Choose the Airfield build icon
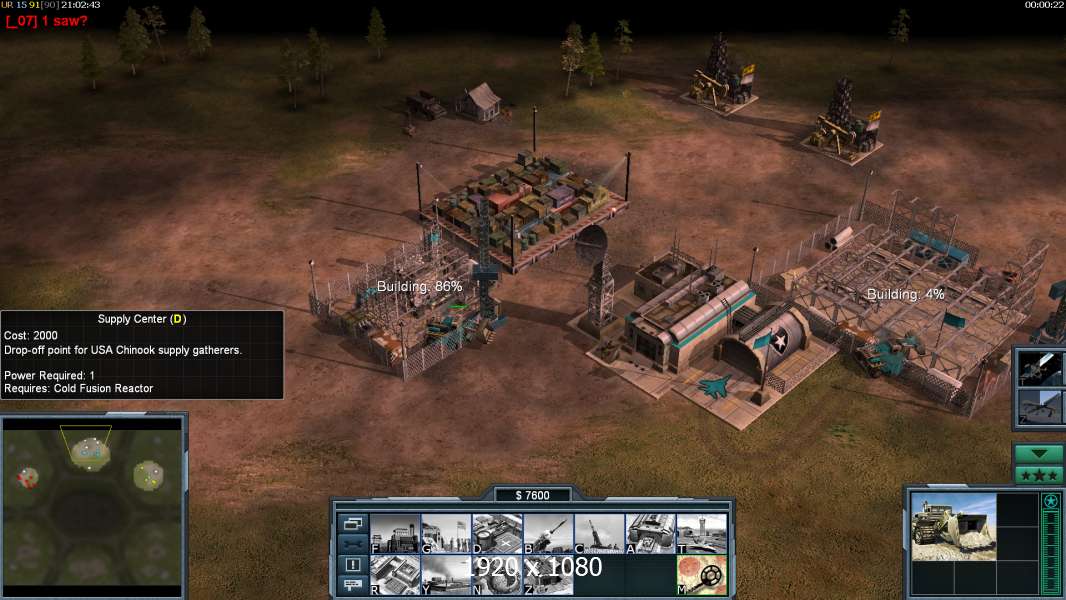Screen dimensions: 1066x600 point(701,534)
